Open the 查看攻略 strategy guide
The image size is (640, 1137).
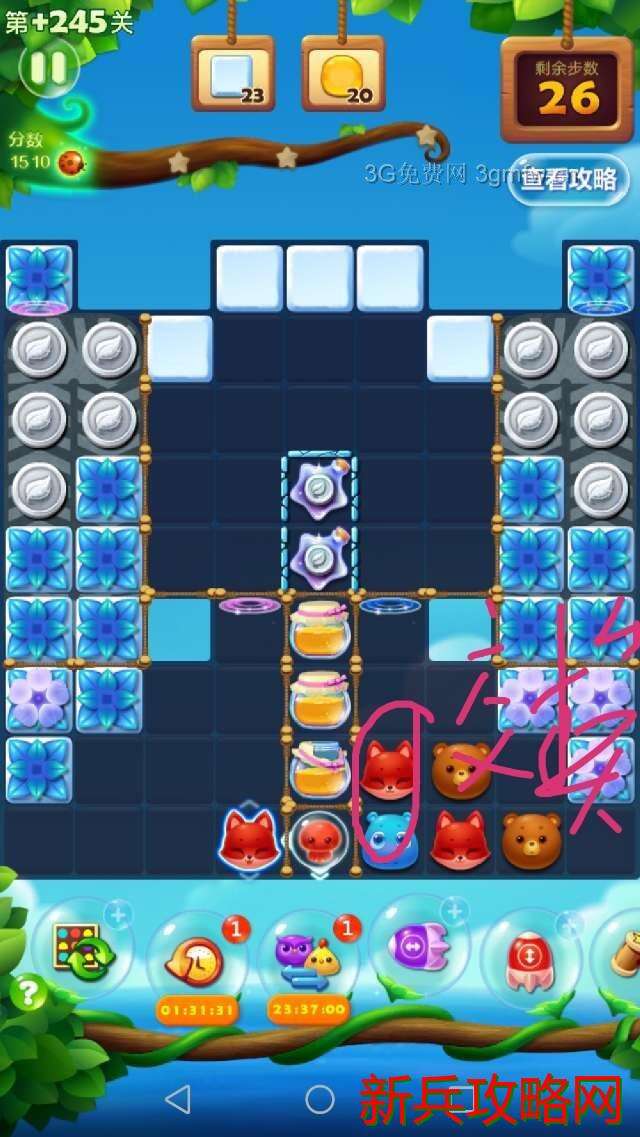[568, 179]
